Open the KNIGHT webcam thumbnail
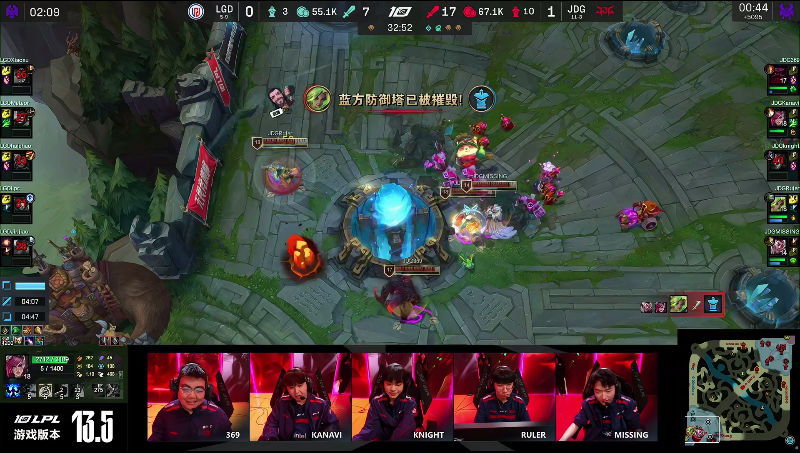 click(x=402, y=396)
